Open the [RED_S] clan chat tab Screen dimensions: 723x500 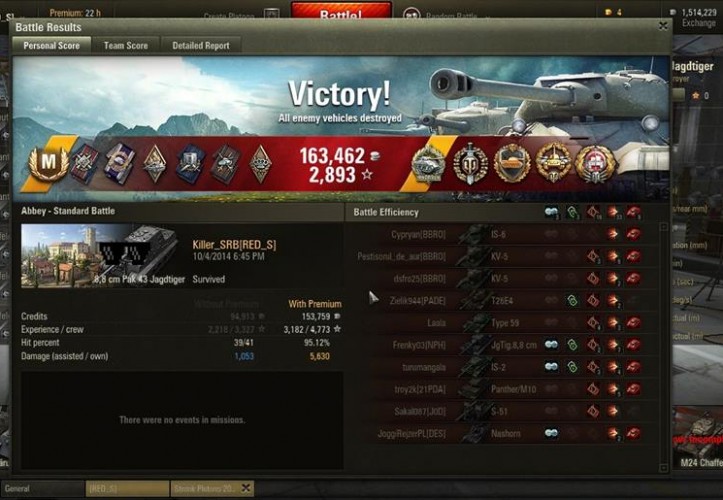125,489
